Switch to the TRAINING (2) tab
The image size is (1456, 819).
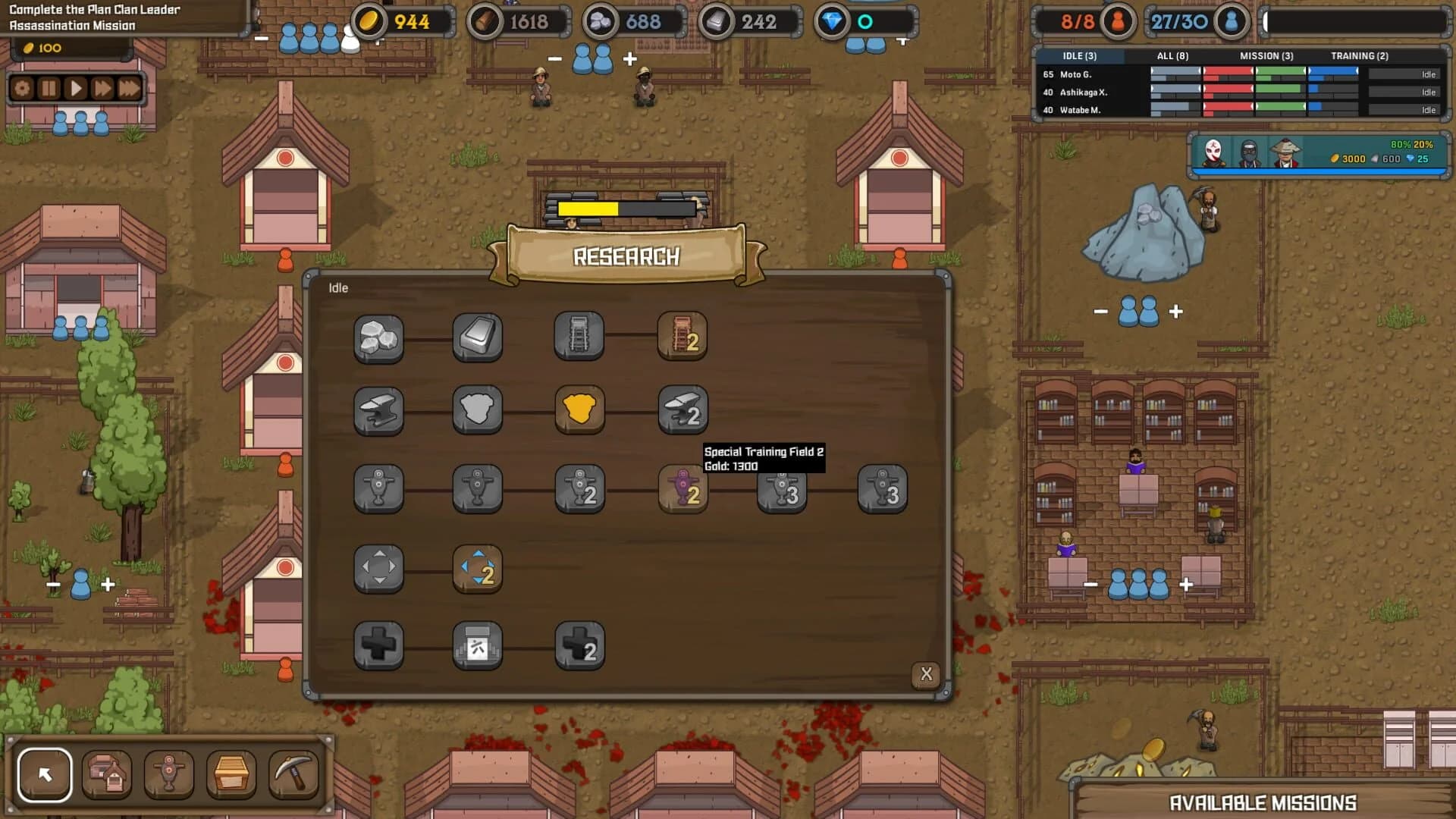point(1361,55)
